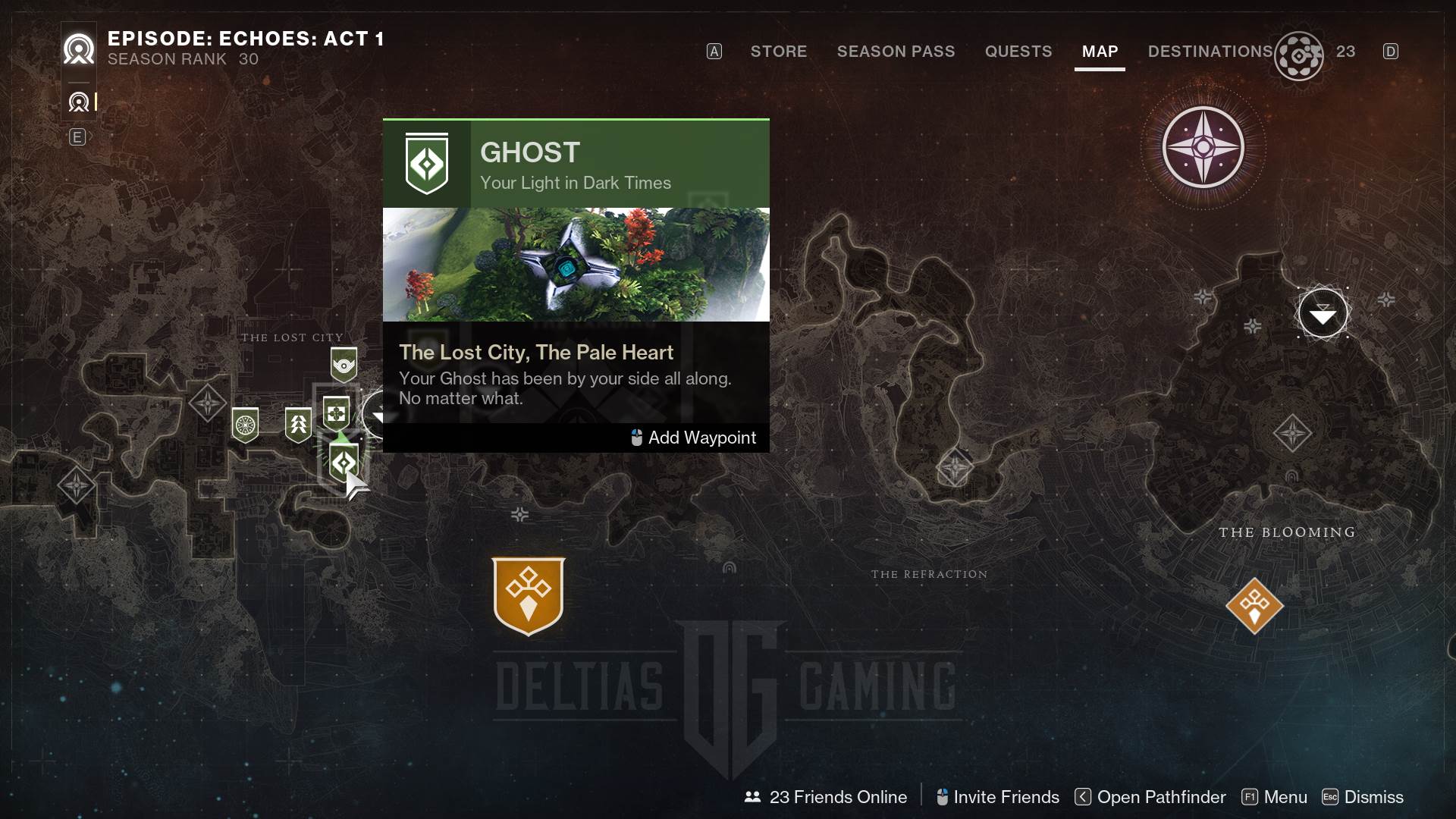Image resolution: width=1456 pixels, height=819 pixels.
Task: Select the winged-eye vendor marker below Lost City label
Action: (x=344, y=366)
